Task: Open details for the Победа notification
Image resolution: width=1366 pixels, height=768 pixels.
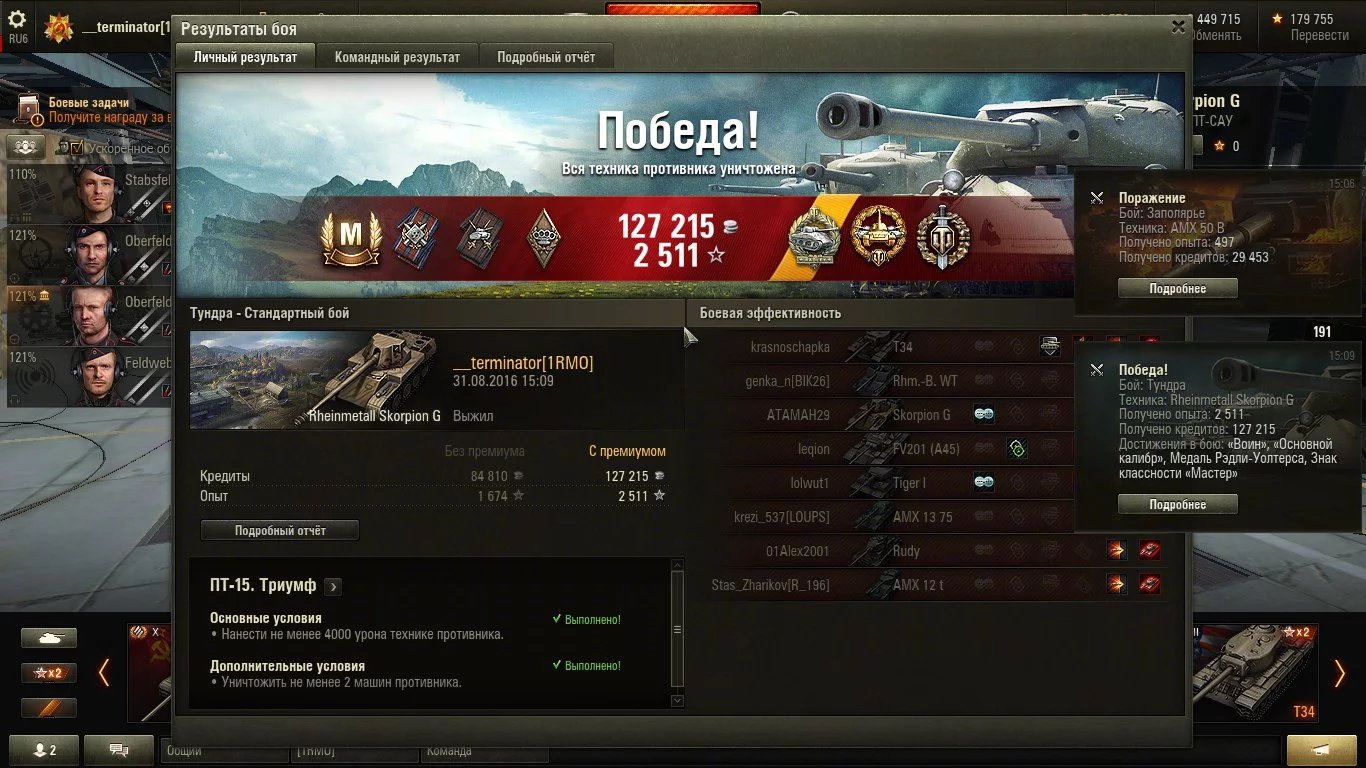Action: click(1177, 505)
